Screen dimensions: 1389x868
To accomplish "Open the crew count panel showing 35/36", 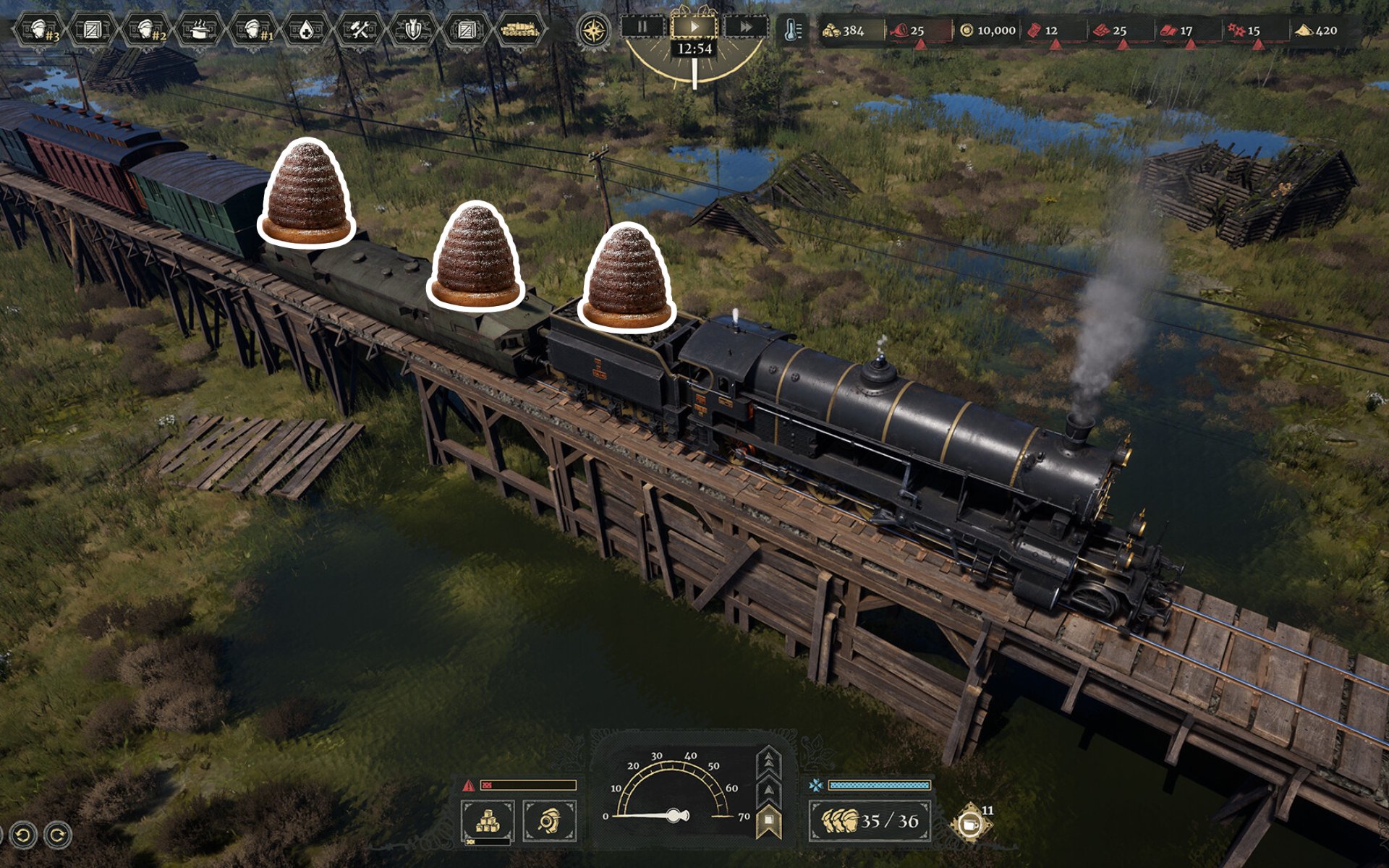I will coord(870,821).
